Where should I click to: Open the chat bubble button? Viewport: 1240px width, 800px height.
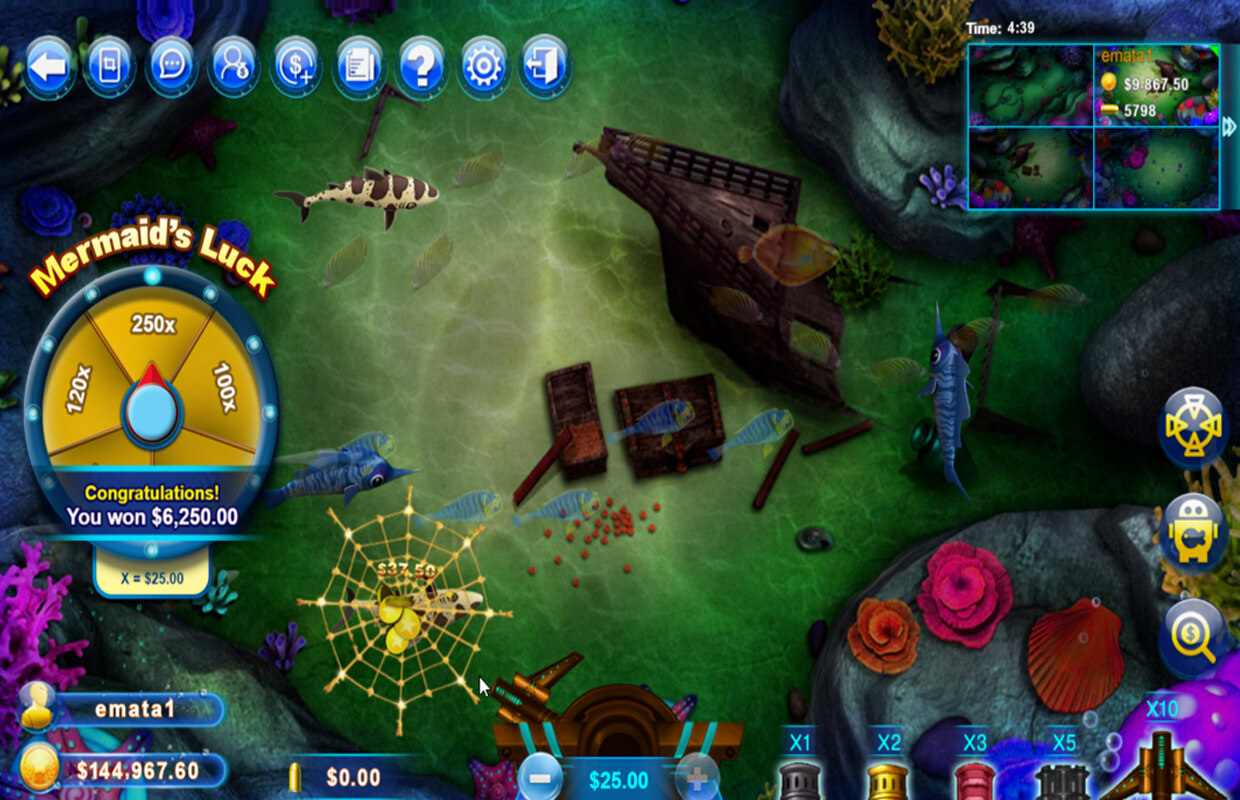pos(172,66)
